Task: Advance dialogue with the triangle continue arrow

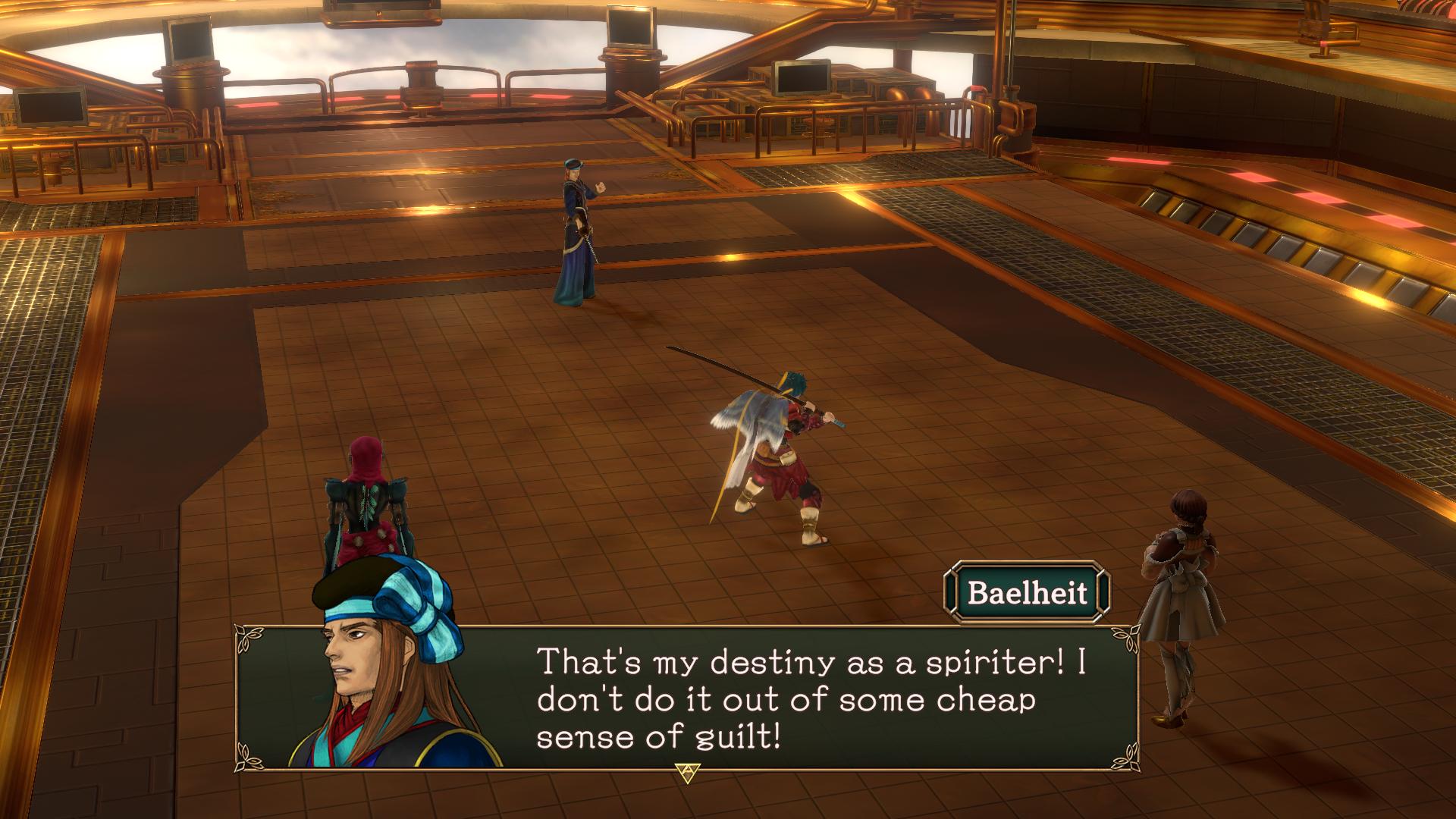Action: 687,772
